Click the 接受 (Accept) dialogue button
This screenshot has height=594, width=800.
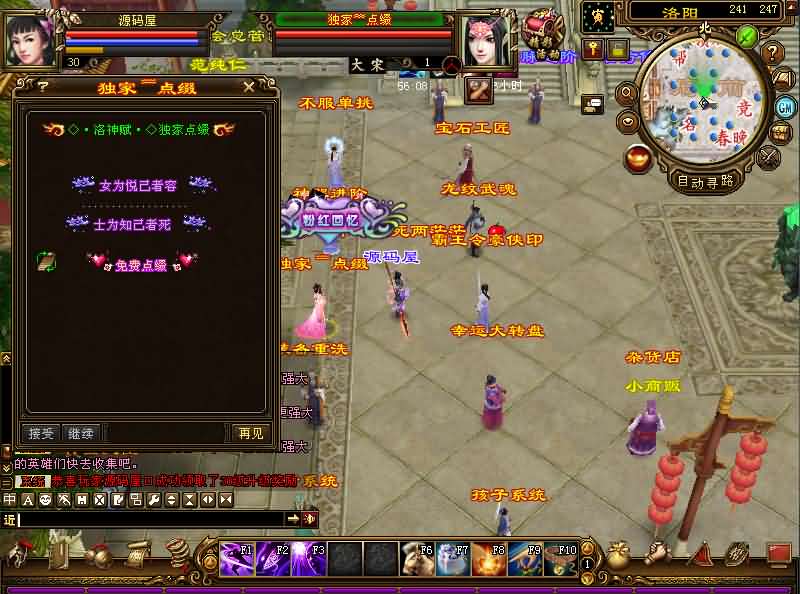(41, 433)
